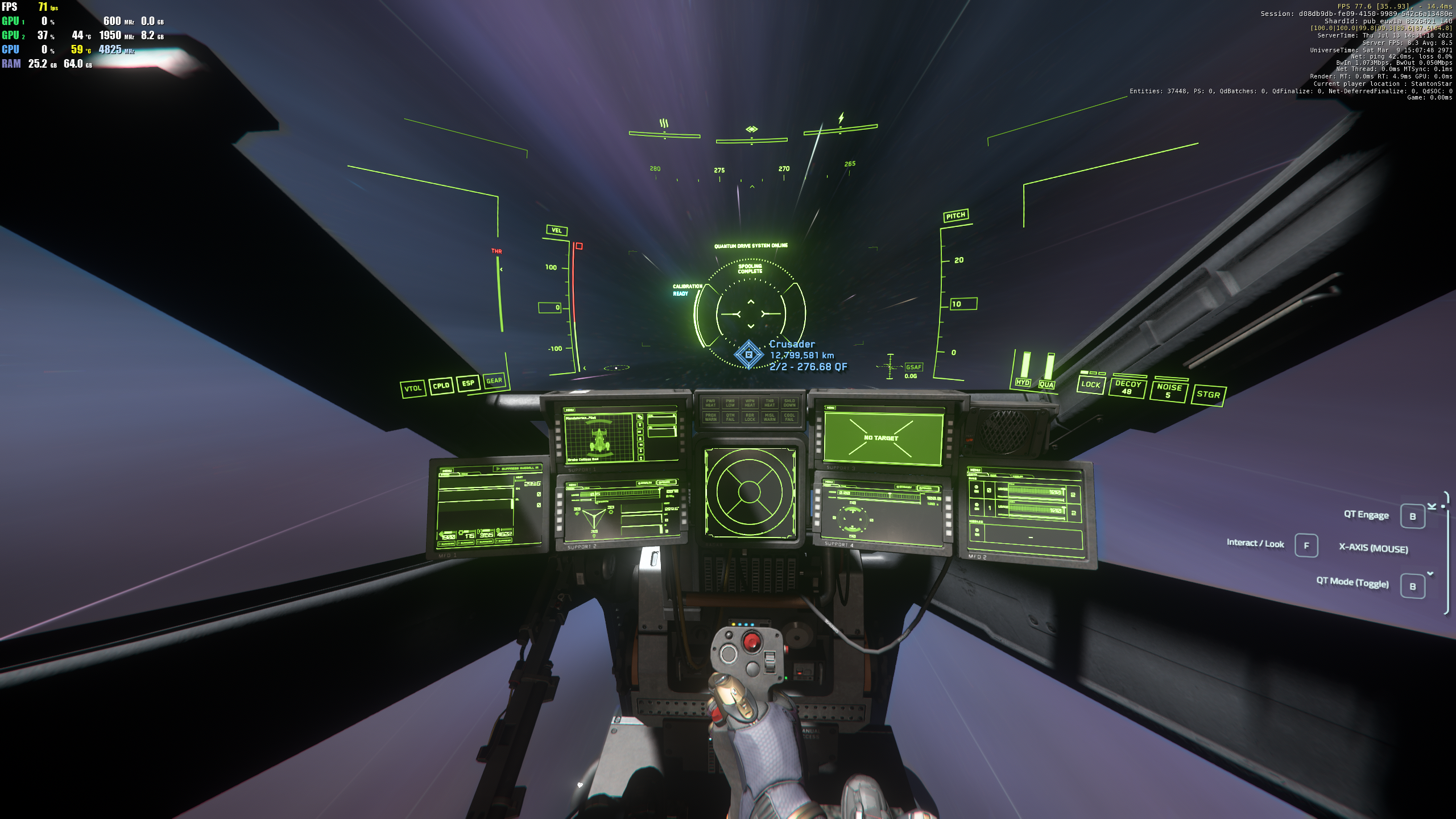Viewport: 1456px width, 819px height.
Task: Click the GSAF indicator box
Action: coord(913,367)
